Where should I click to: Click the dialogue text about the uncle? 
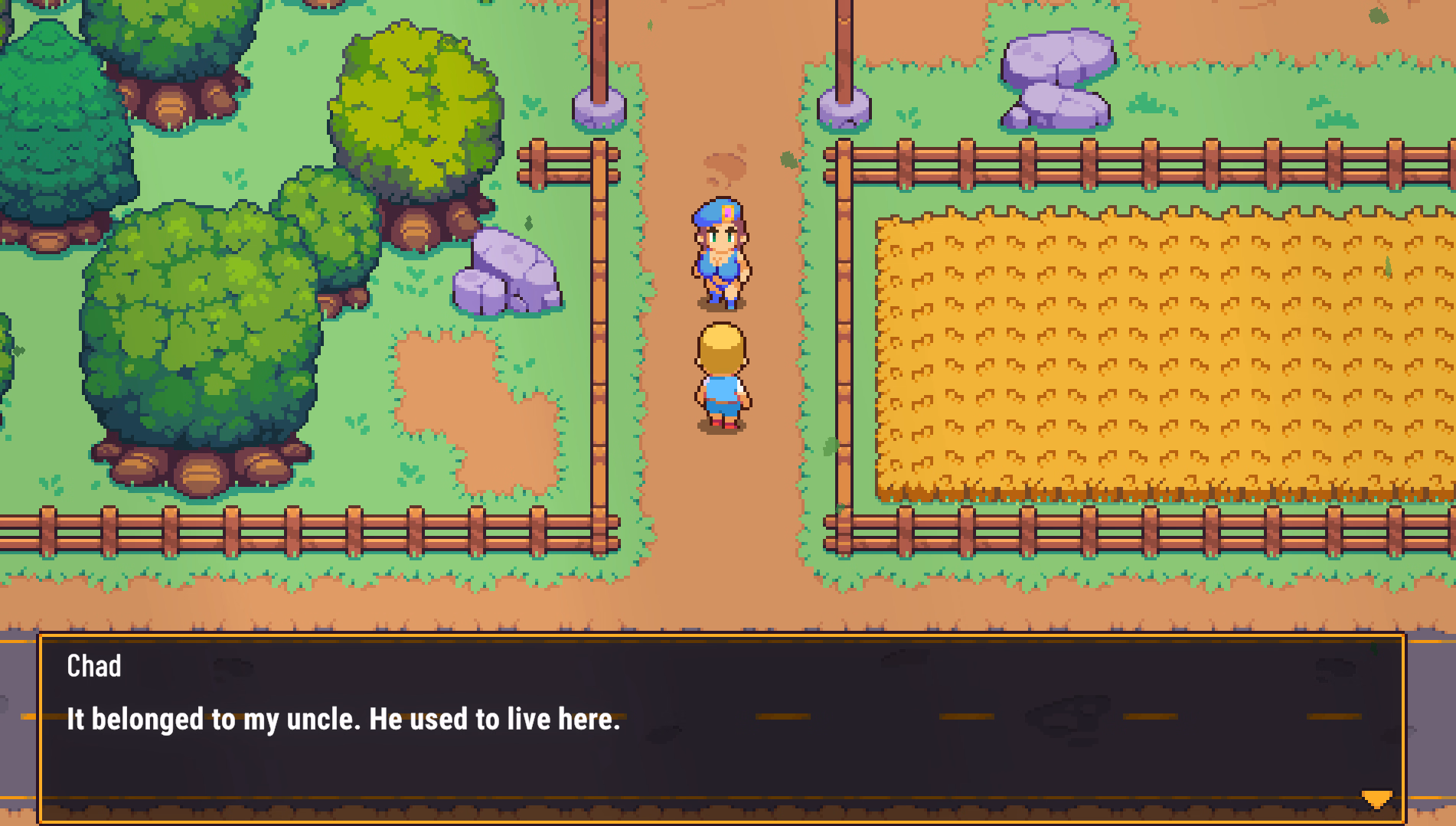tap(344, 719)
